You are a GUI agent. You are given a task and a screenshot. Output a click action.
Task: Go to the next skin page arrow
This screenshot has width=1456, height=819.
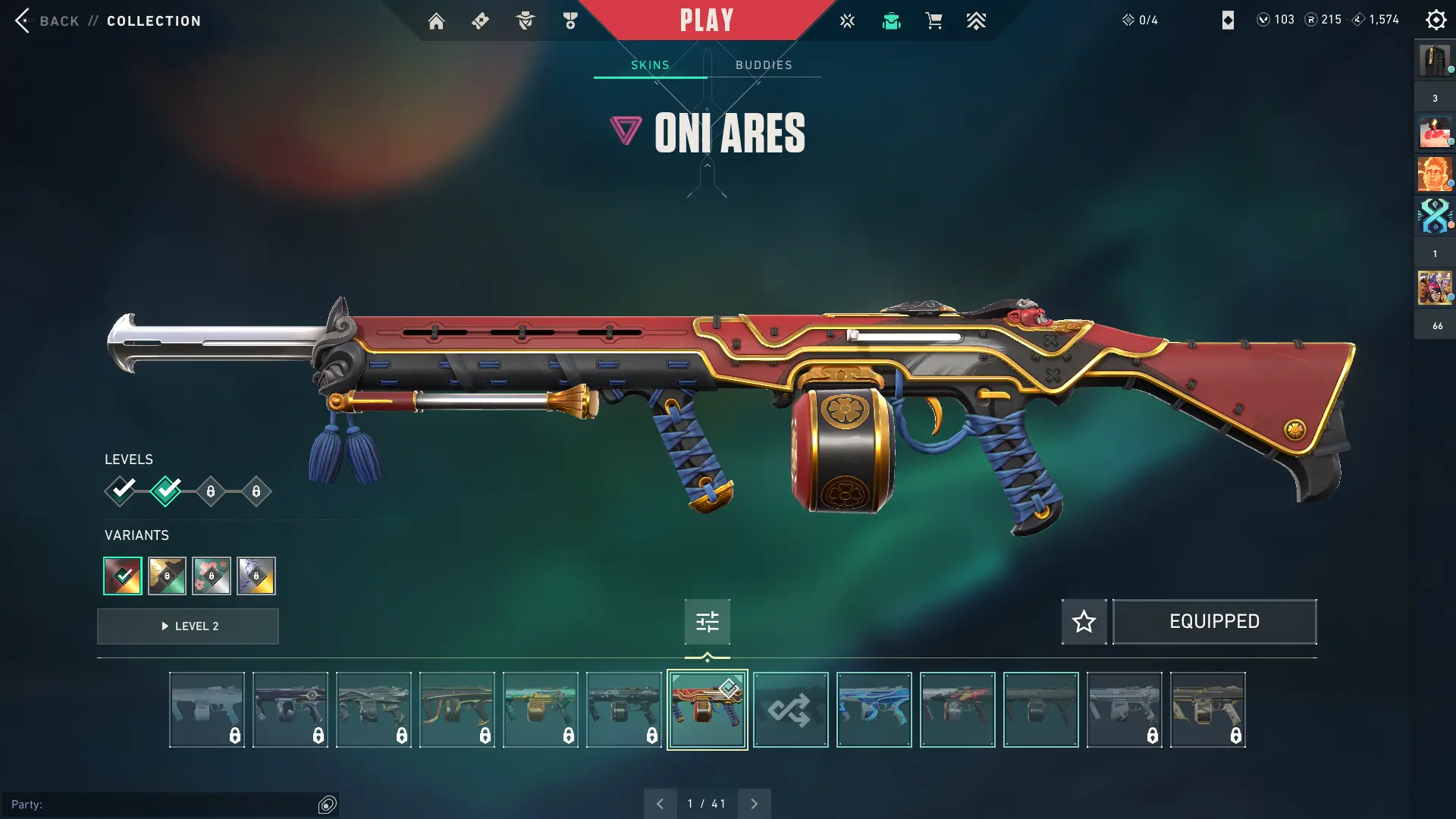coord(754,804)
